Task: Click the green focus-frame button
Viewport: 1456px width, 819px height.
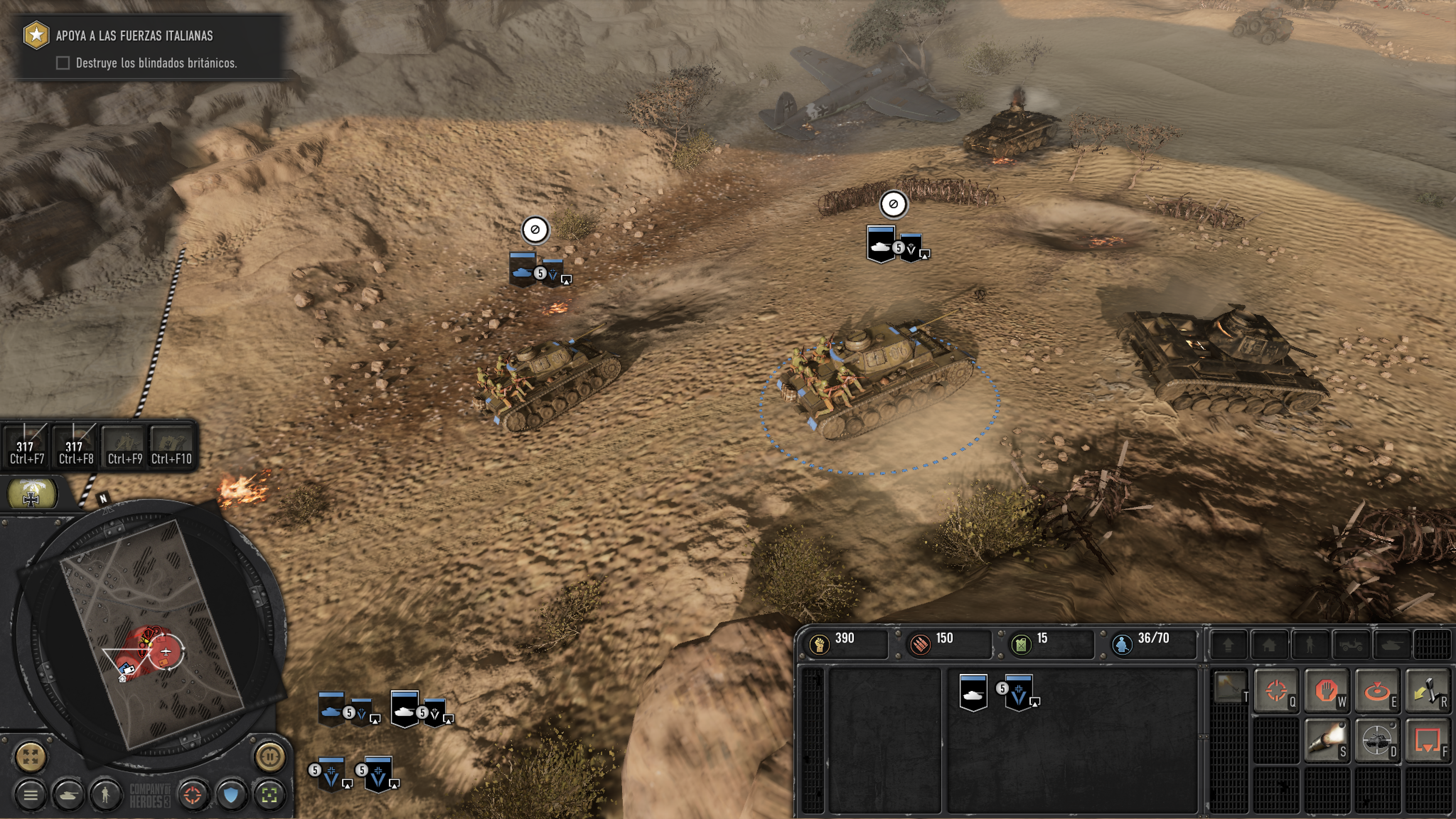Action: (269, 795)
